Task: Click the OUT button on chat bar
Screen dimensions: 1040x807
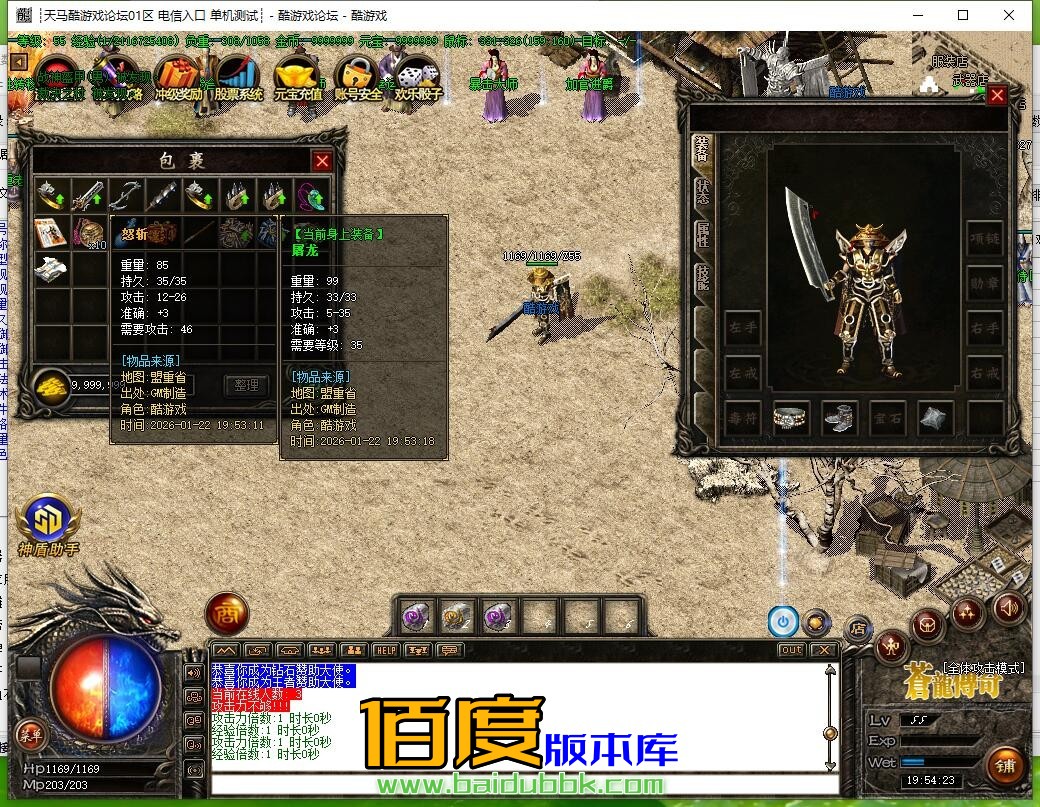Action: point(792,650)
